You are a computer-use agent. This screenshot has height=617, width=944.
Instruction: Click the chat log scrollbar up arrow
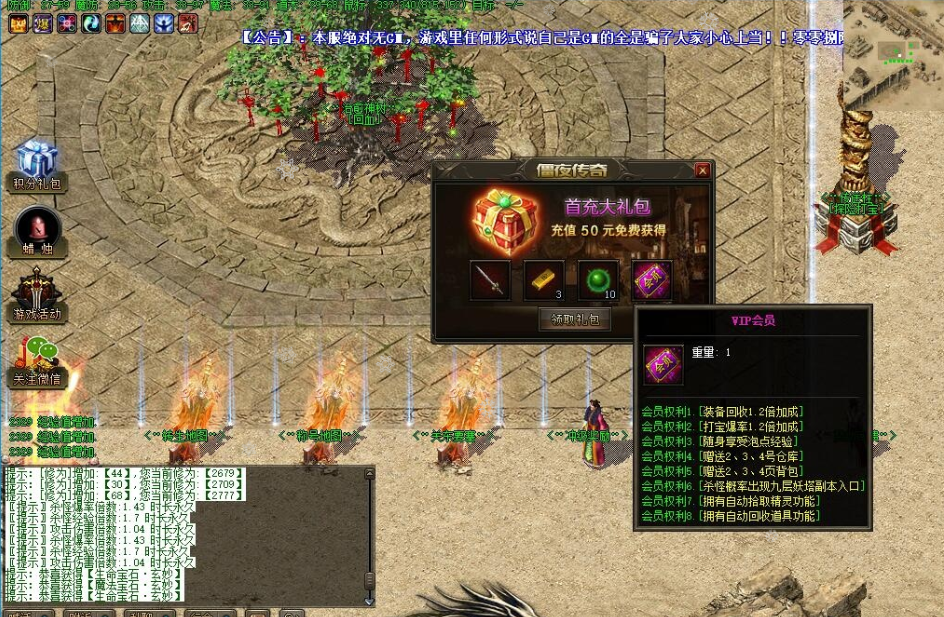[369, 473]
